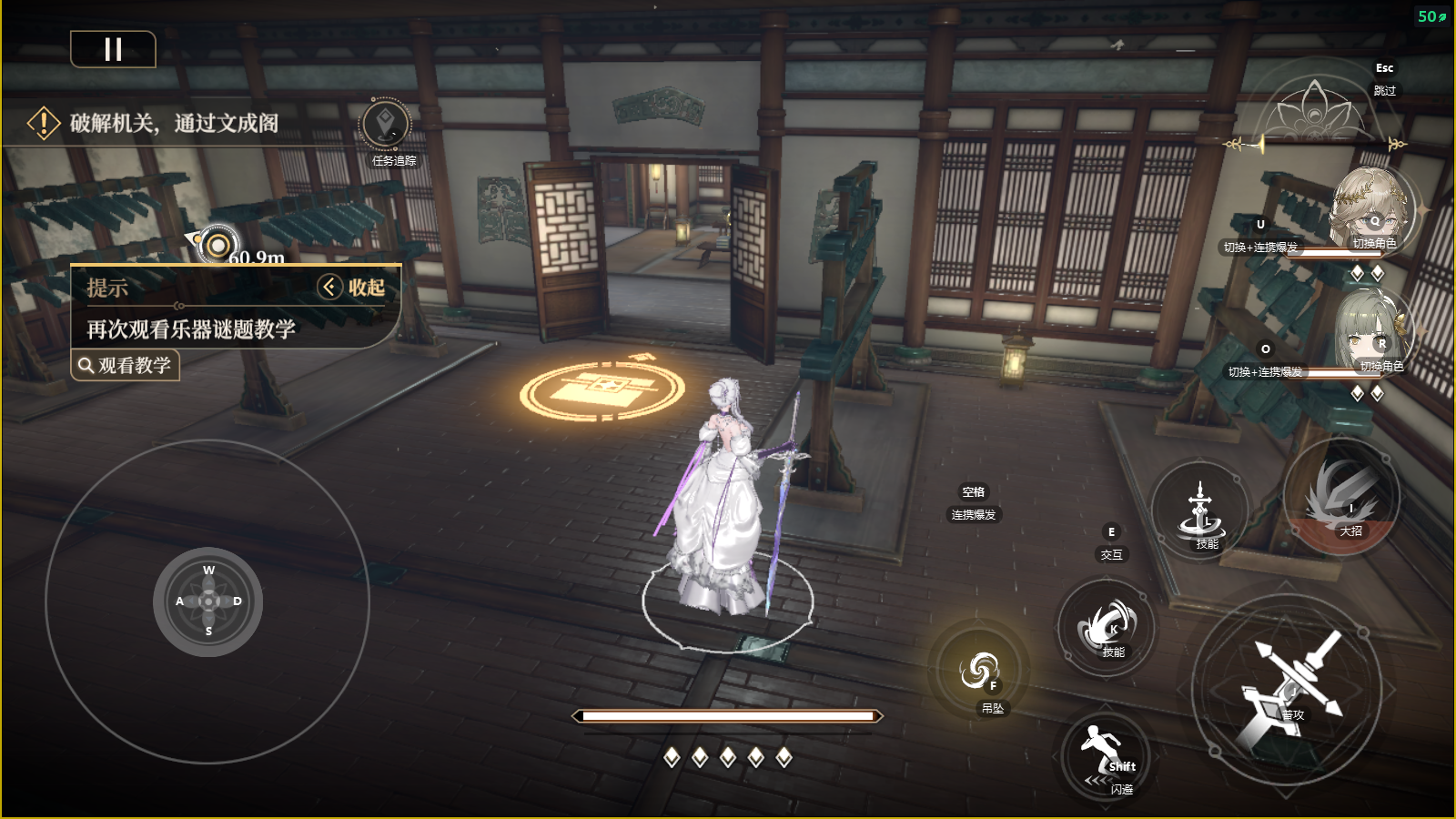Dodge with the 闪避 running-figure button
The width and height of the screenshot is (1456, 819).
coord(1106,757)
